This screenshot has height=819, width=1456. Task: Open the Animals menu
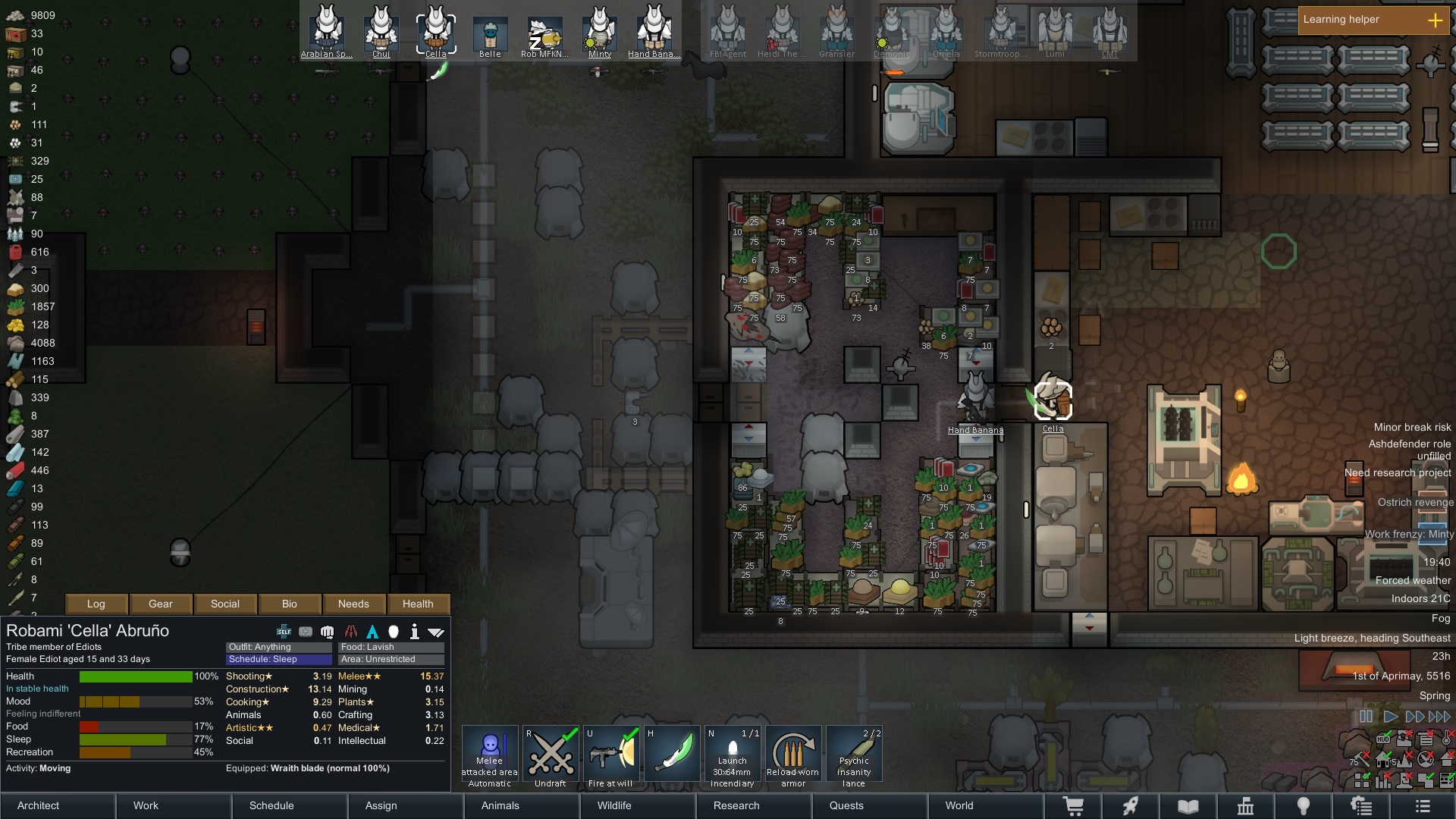click(x=522, y=805)
